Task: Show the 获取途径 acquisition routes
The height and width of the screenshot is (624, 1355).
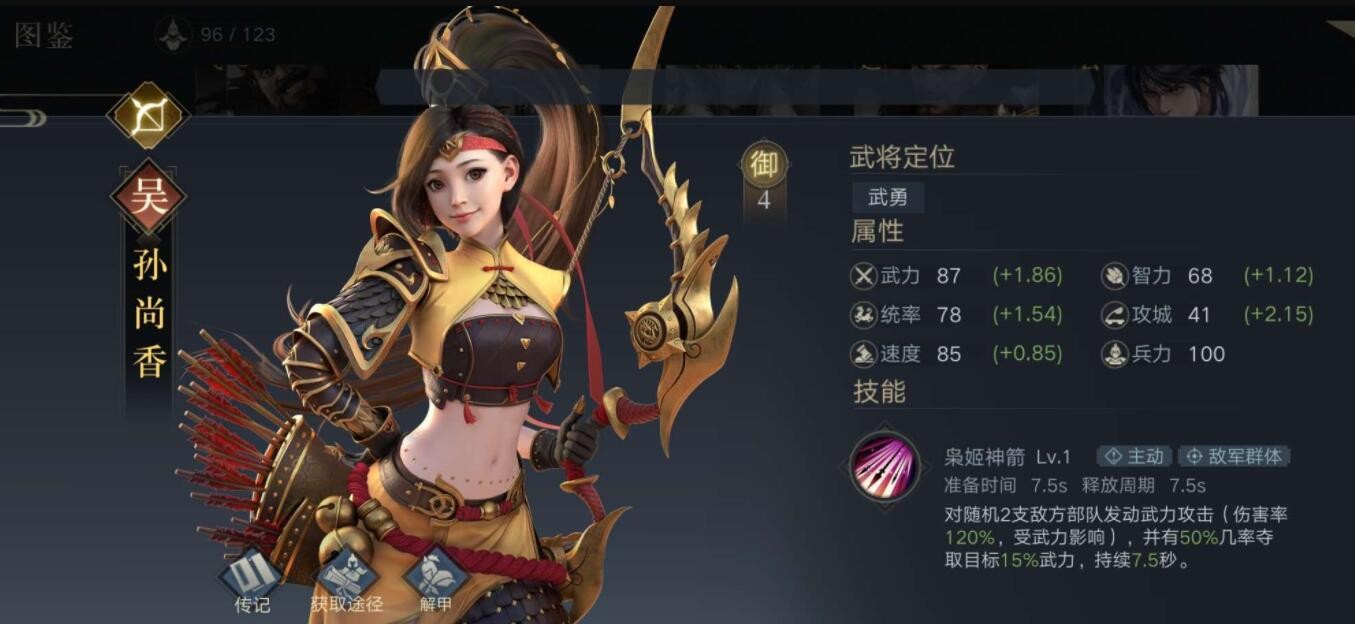Action: 346,577
